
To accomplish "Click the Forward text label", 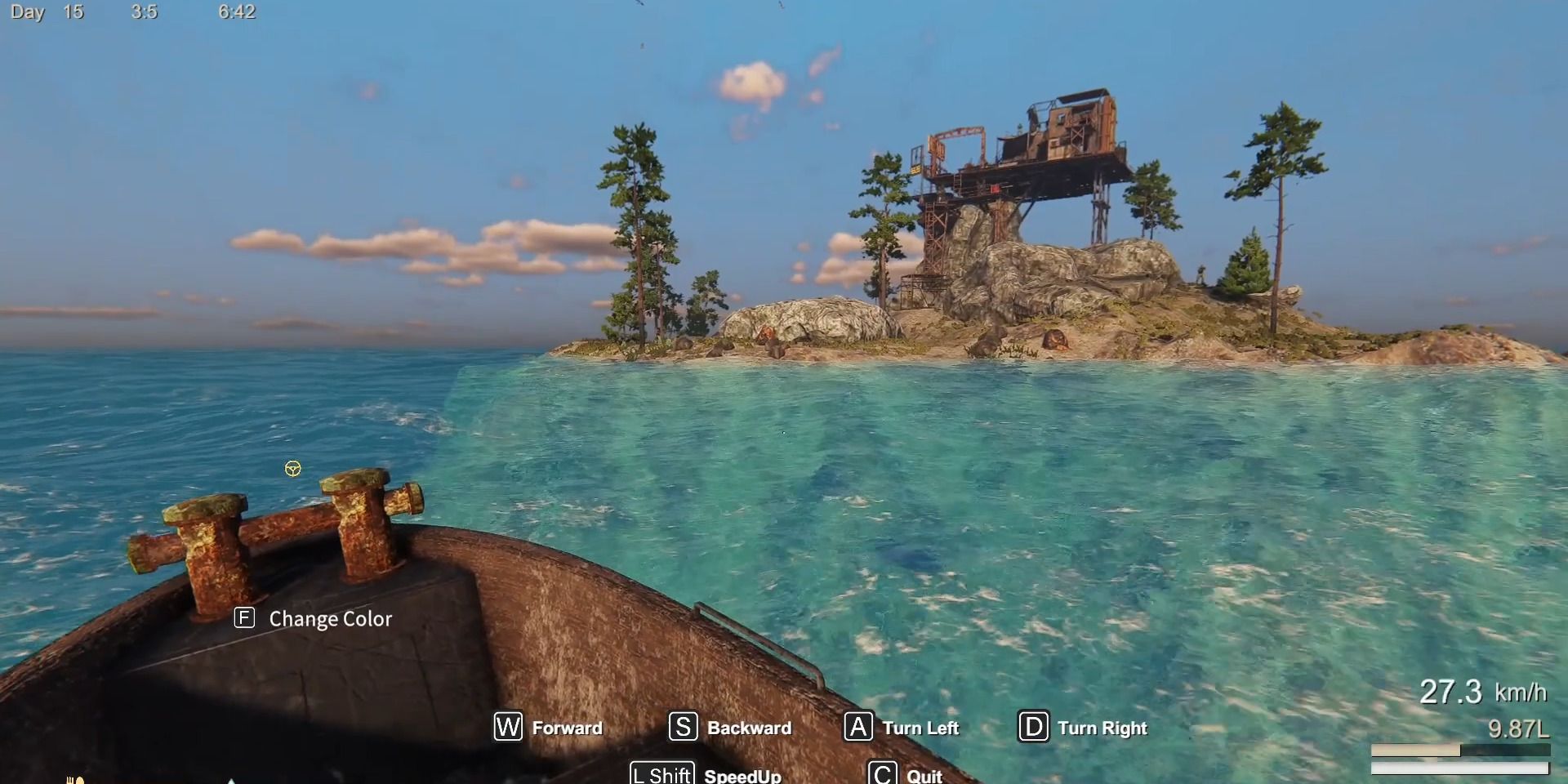I will (x=567, y=728).
